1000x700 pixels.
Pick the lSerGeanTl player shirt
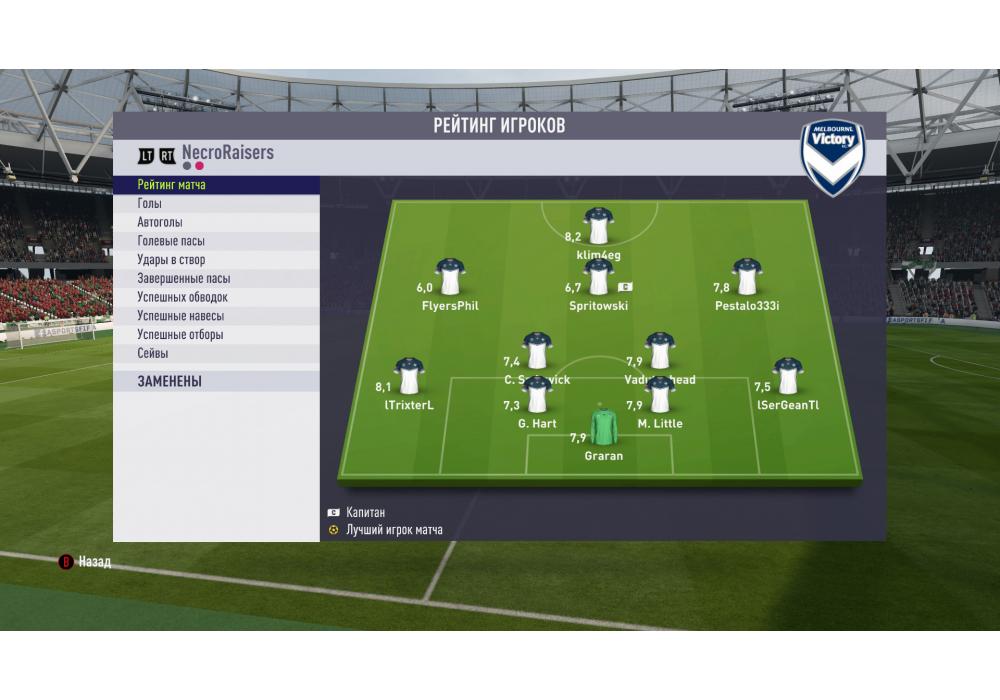point(788,376)
